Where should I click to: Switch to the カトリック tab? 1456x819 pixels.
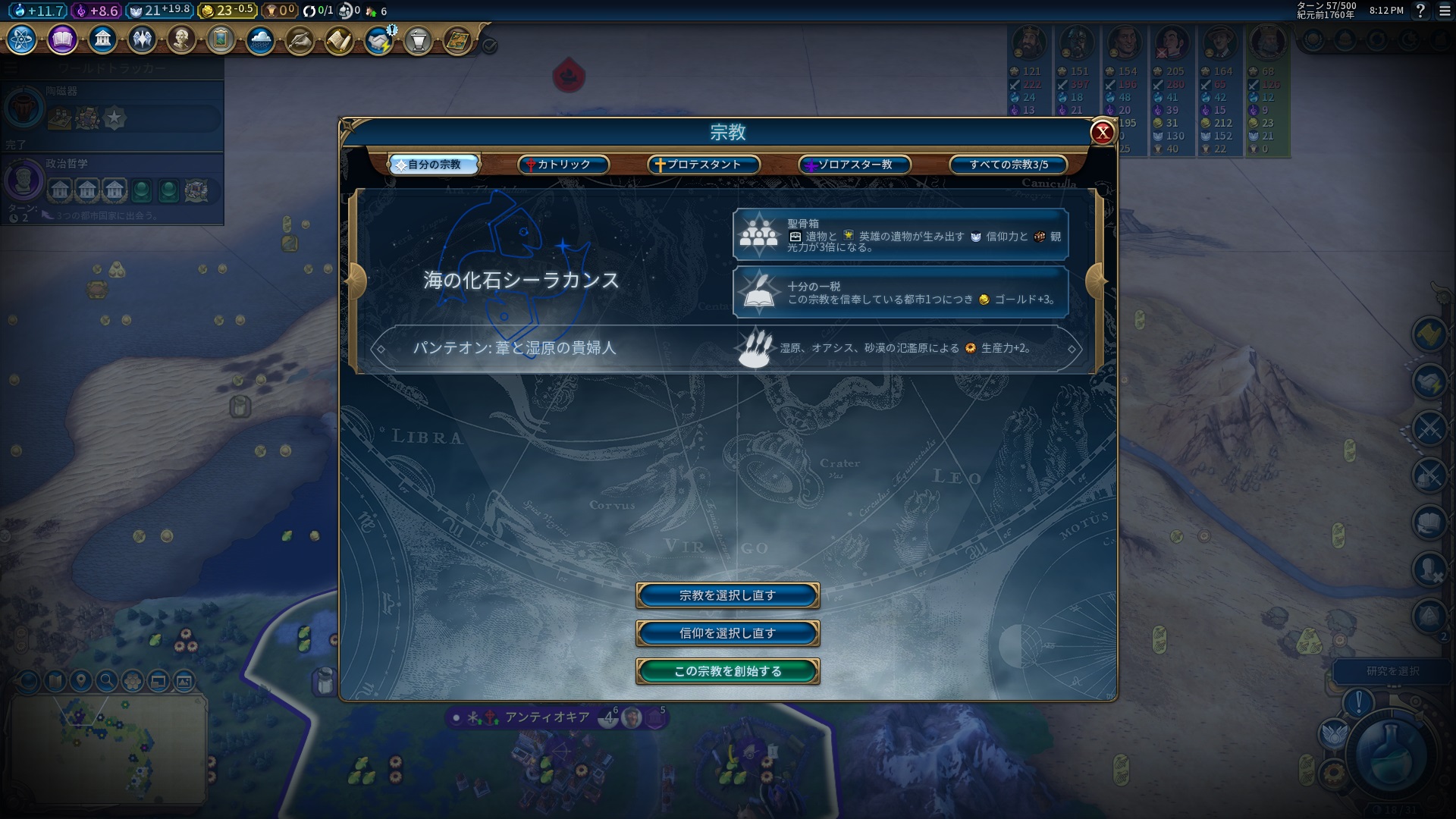(563, 165)
